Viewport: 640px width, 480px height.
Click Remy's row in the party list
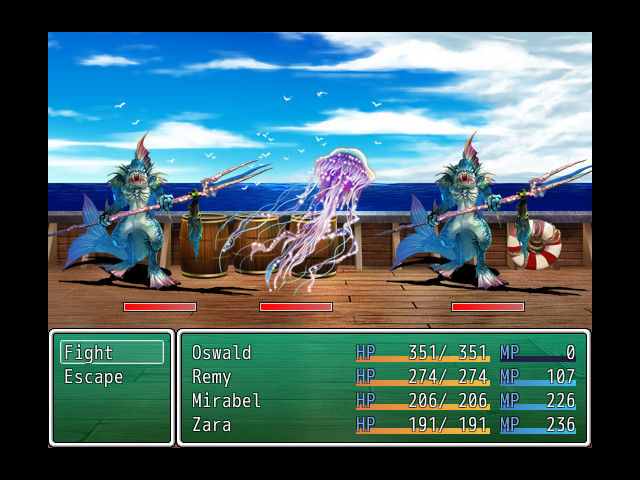(383, 377)
